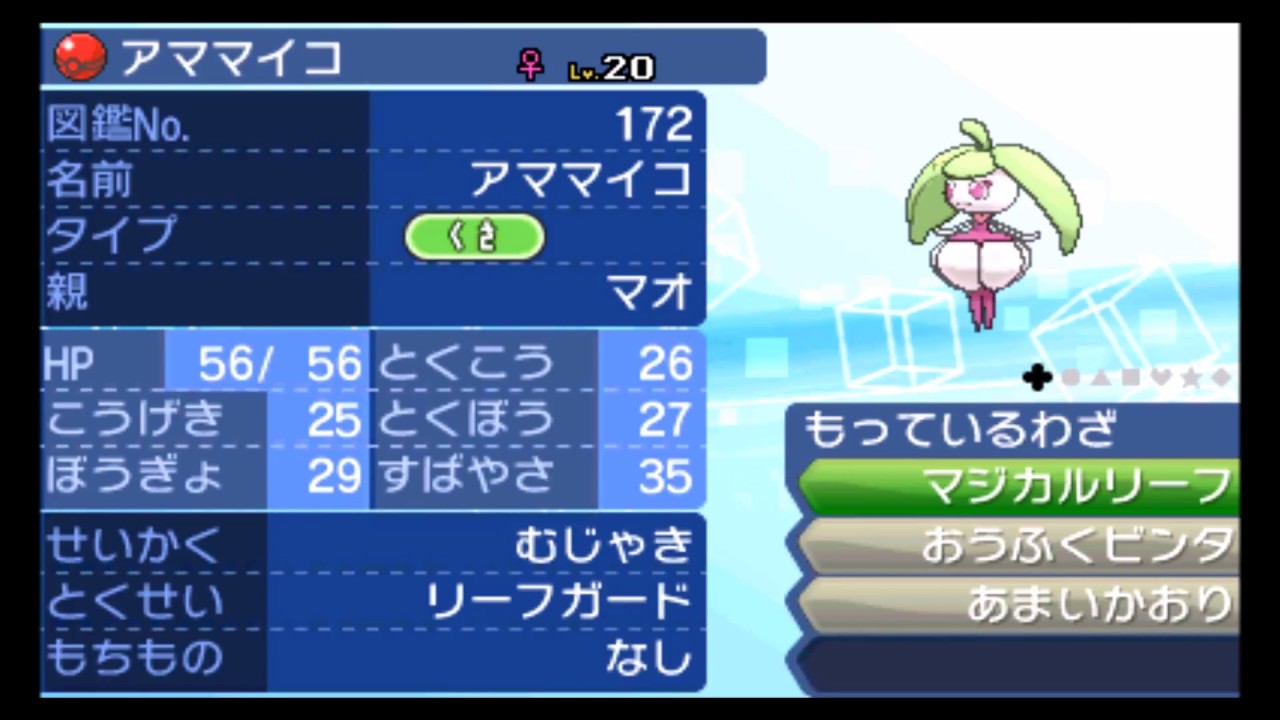Viewport: 1280px width, 720px height.
Task: Click the triangle page marker
Action: pos(1098,378)
